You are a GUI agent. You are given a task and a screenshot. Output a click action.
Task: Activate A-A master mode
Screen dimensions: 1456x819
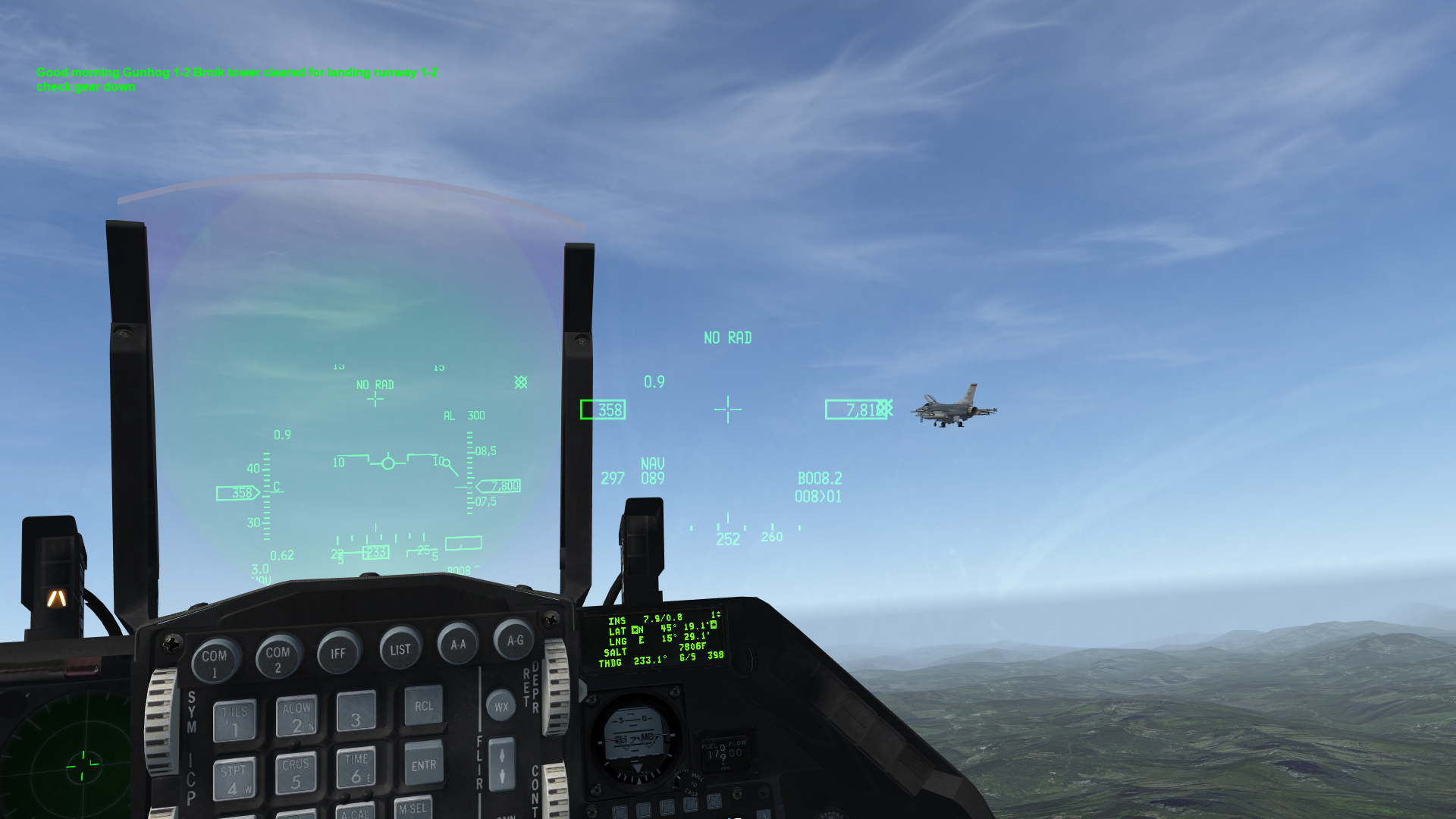tap(458, 644)
